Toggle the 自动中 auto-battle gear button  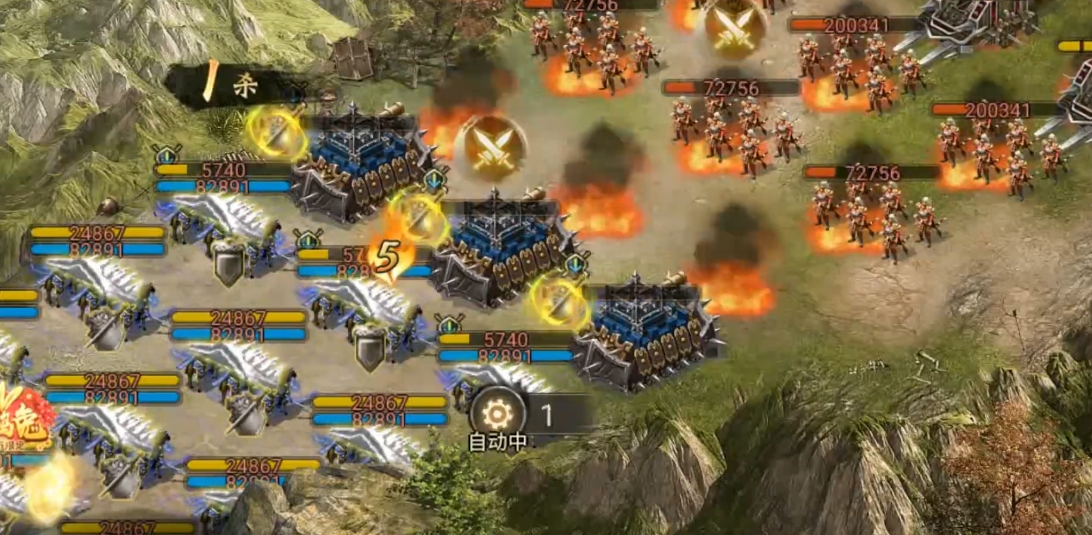coord(496,412)
